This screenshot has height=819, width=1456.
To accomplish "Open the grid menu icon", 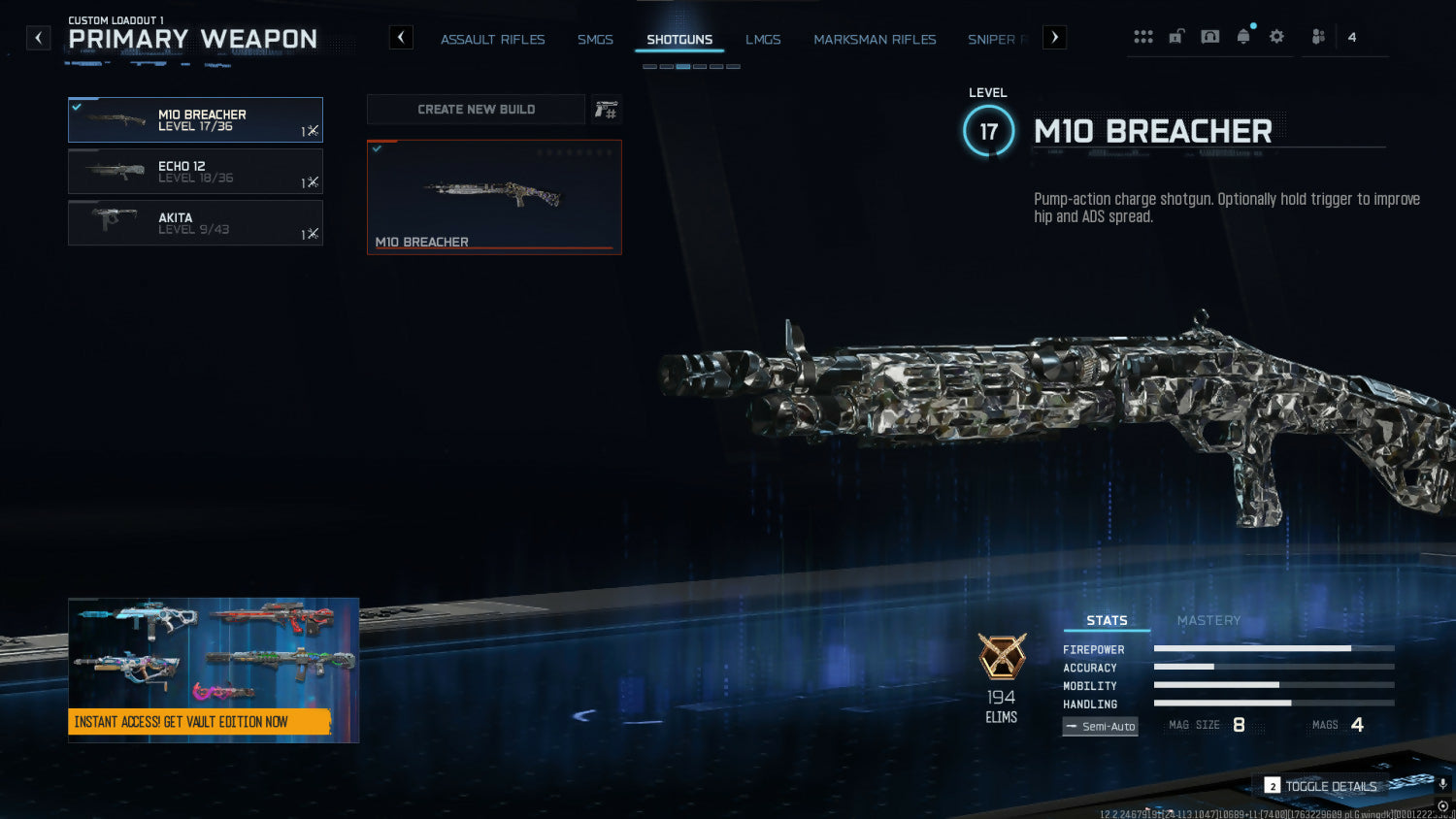I will pos(1143,37).
